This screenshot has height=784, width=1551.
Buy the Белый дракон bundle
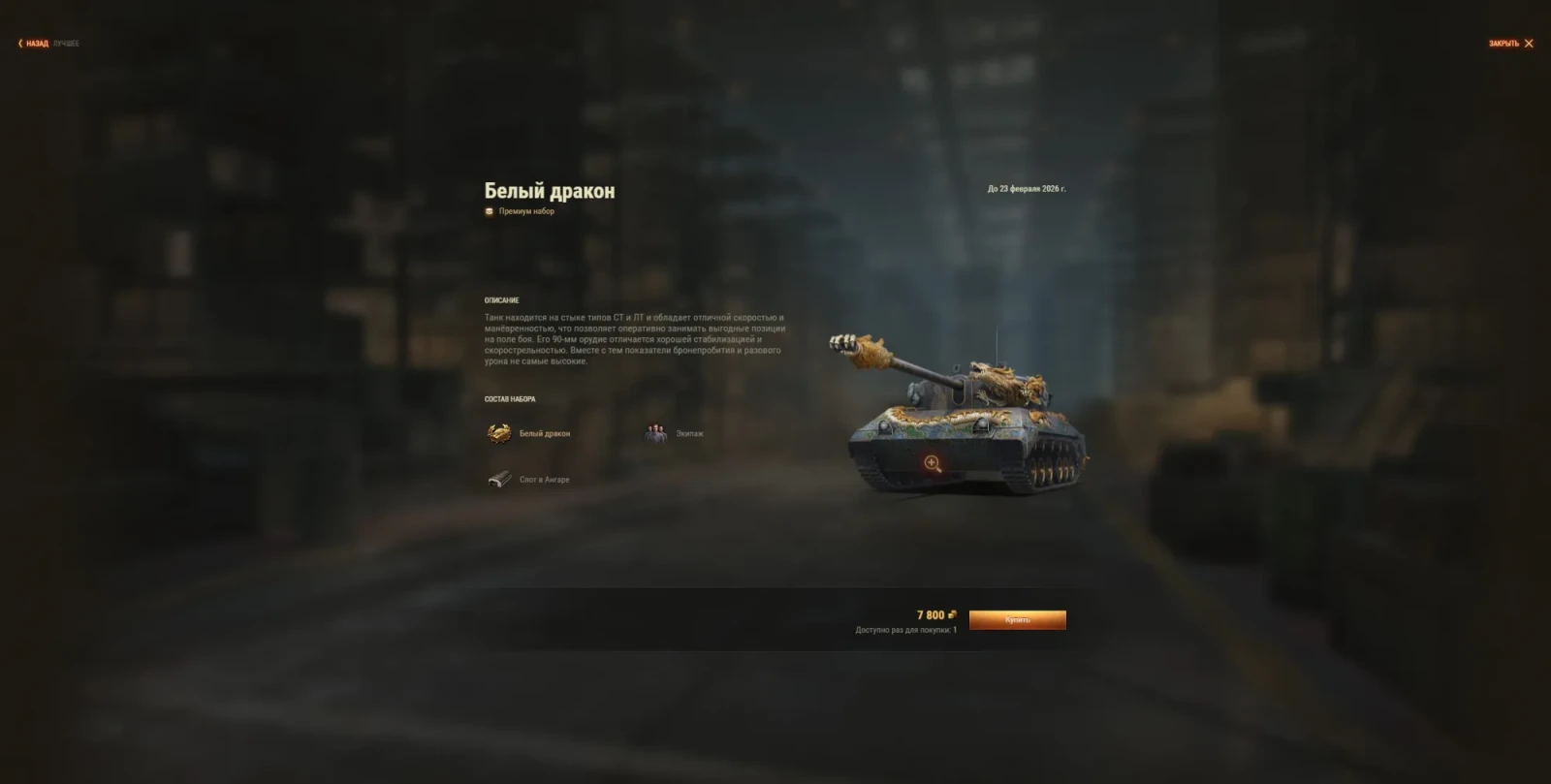click(x=1017, y=620)
